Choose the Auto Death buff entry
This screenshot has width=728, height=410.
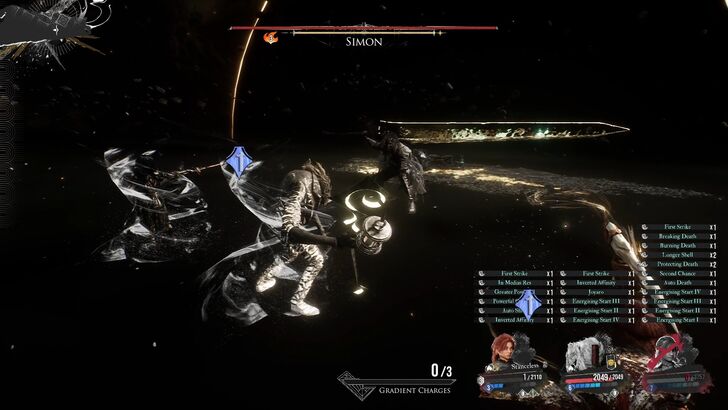[x=678, y=282]
